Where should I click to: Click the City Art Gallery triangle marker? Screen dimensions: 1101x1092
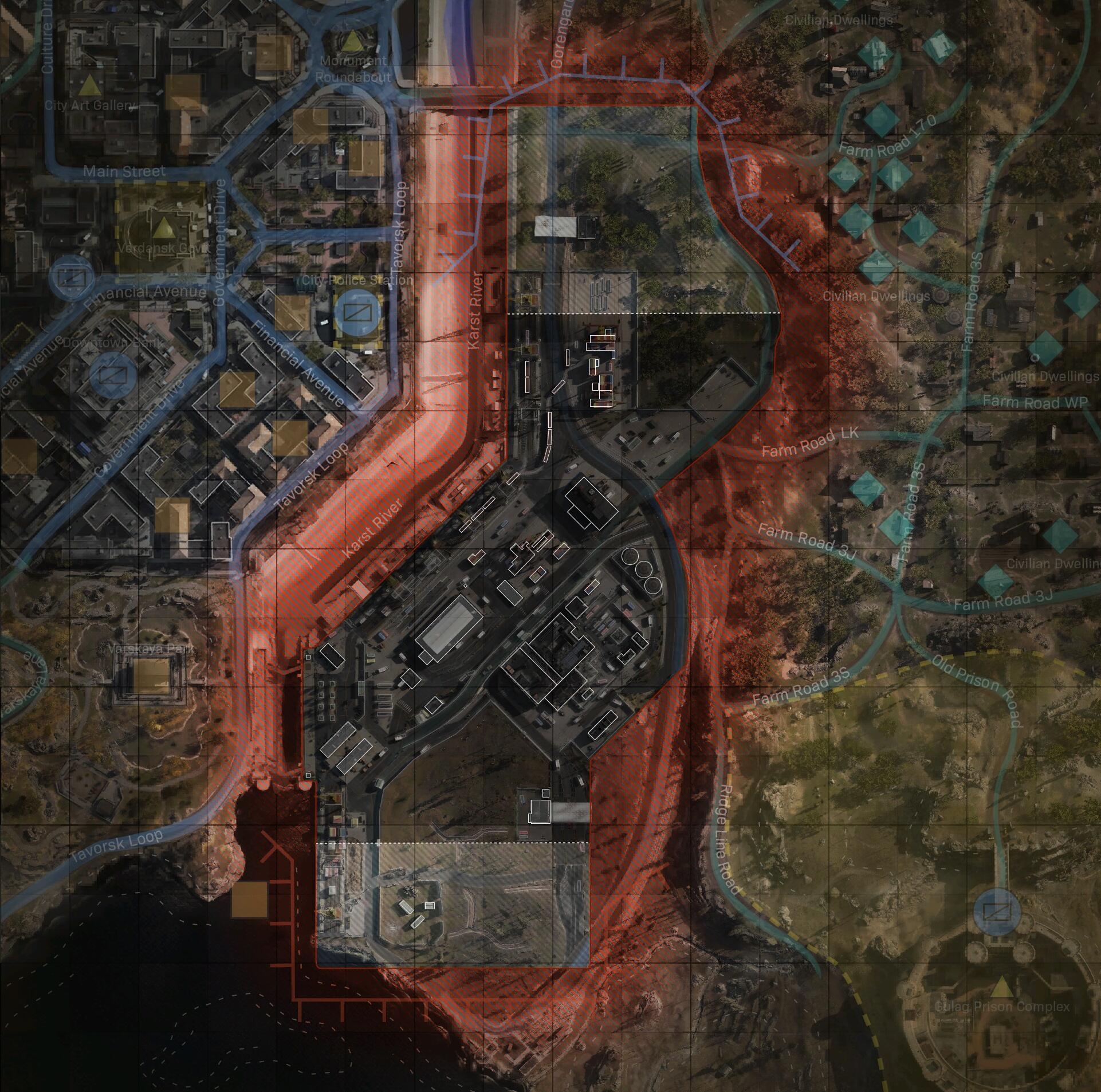[x=89, y=86]
